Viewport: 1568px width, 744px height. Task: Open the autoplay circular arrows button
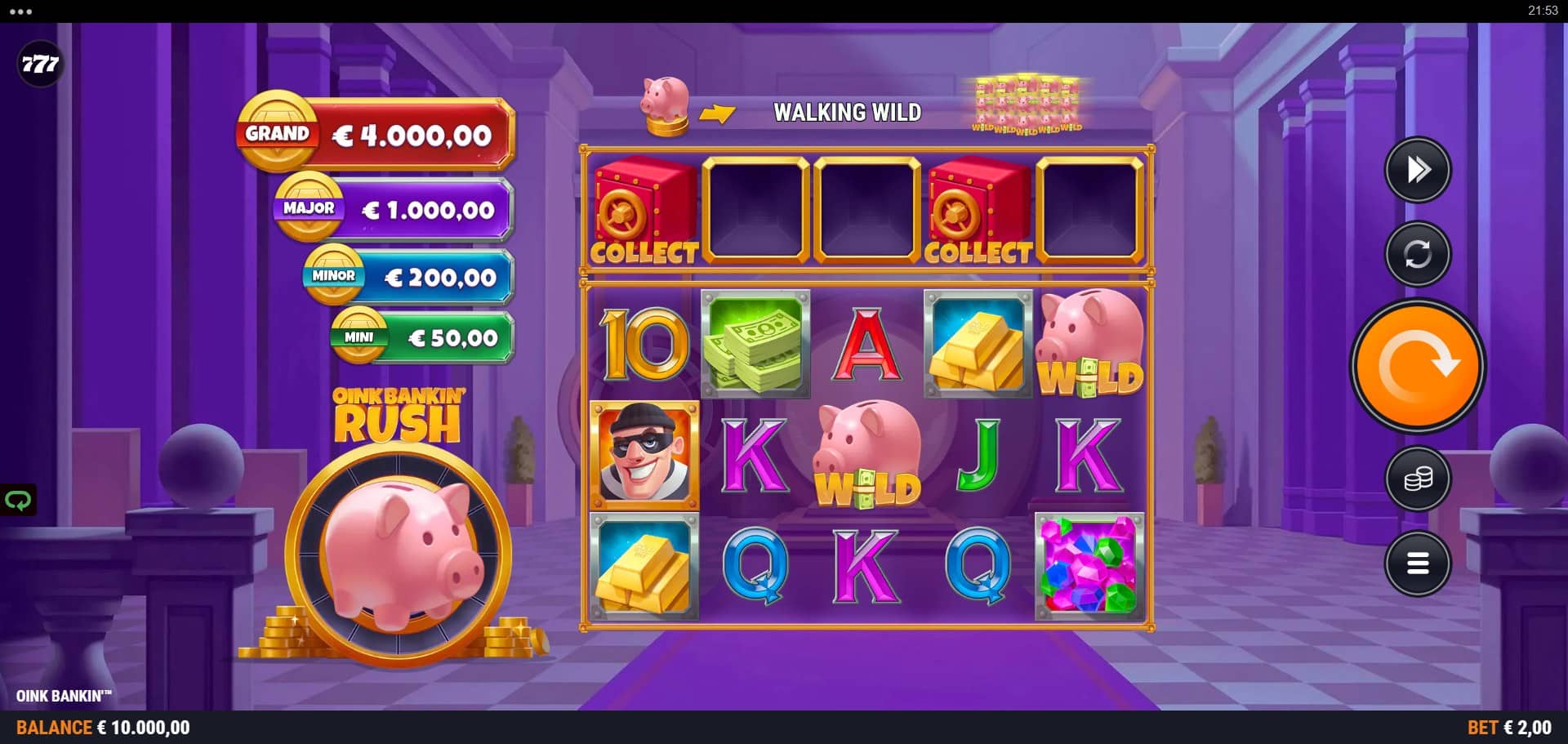click(1418, 254)
